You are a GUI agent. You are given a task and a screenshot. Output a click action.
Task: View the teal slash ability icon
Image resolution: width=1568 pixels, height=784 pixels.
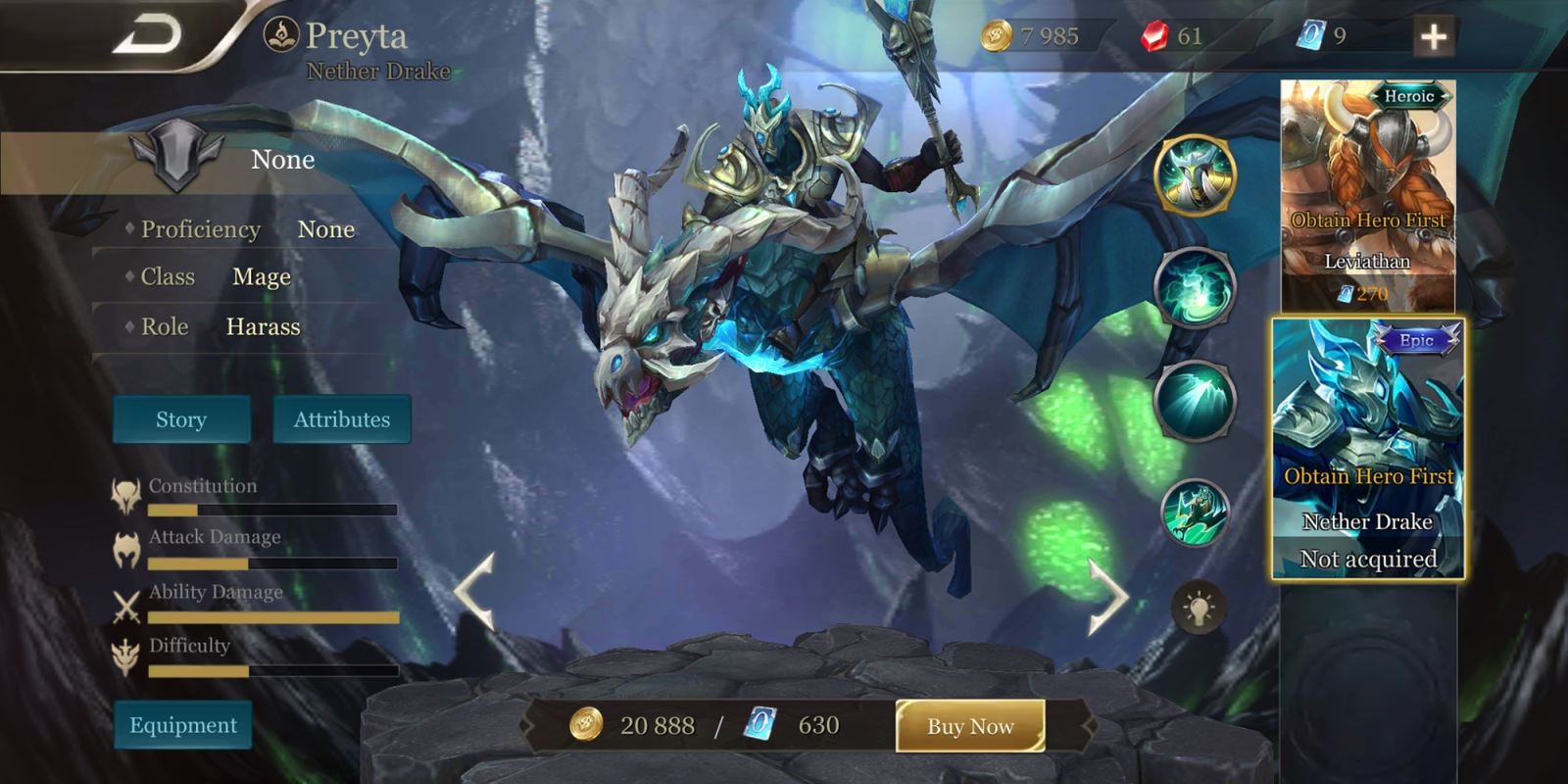(x=1195, y=401)
